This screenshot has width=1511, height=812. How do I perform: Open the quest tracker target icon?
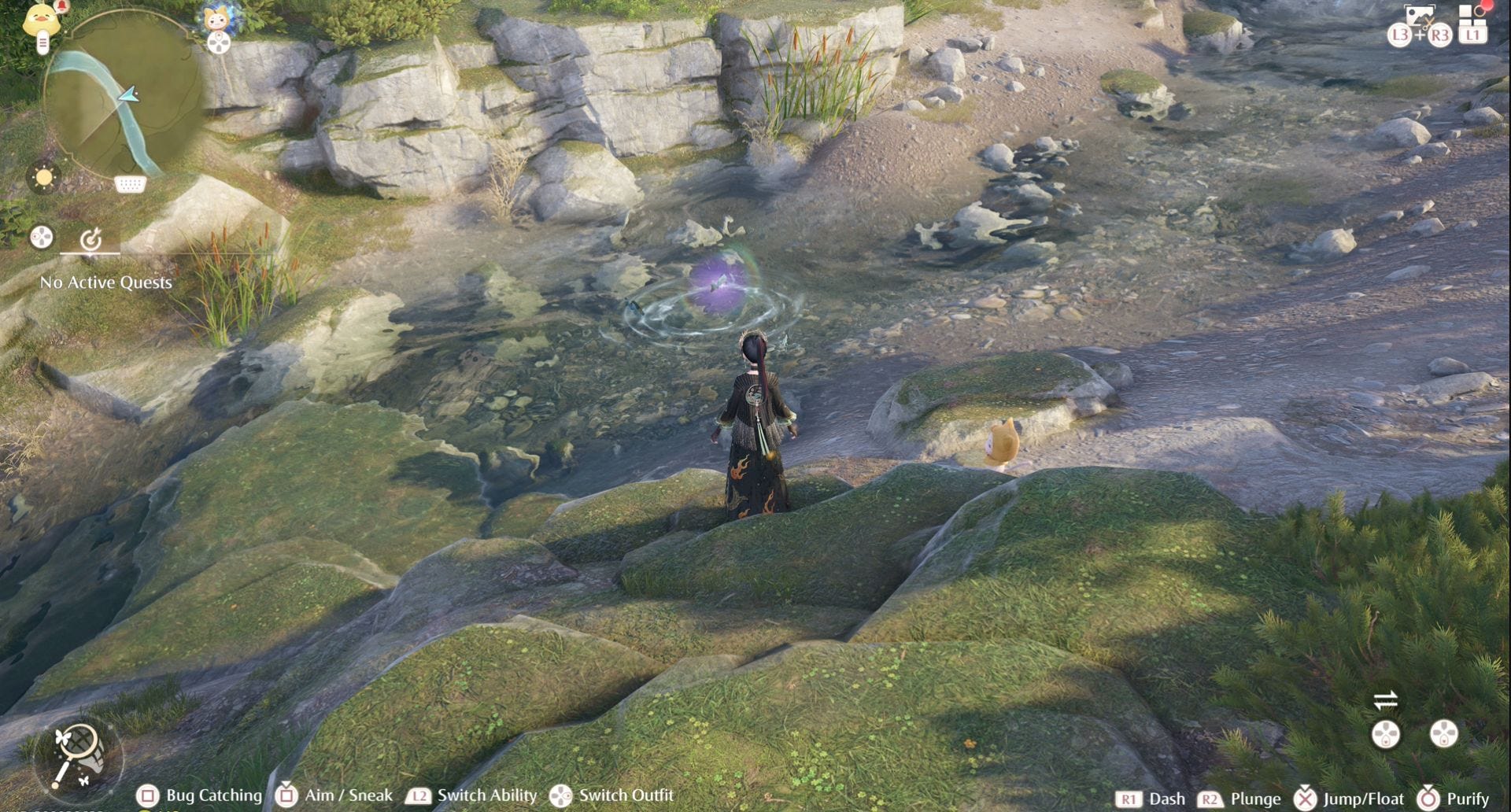(91, 238)
